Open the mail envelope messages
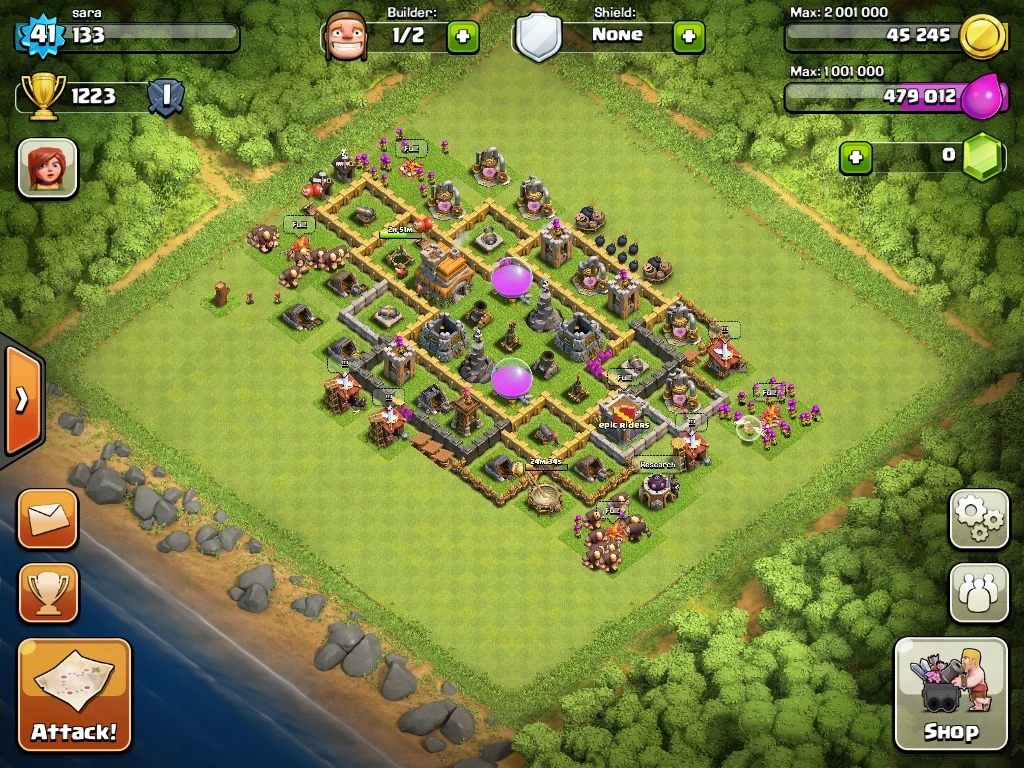The image size is (1024, 768). click(x=47, y=518)
